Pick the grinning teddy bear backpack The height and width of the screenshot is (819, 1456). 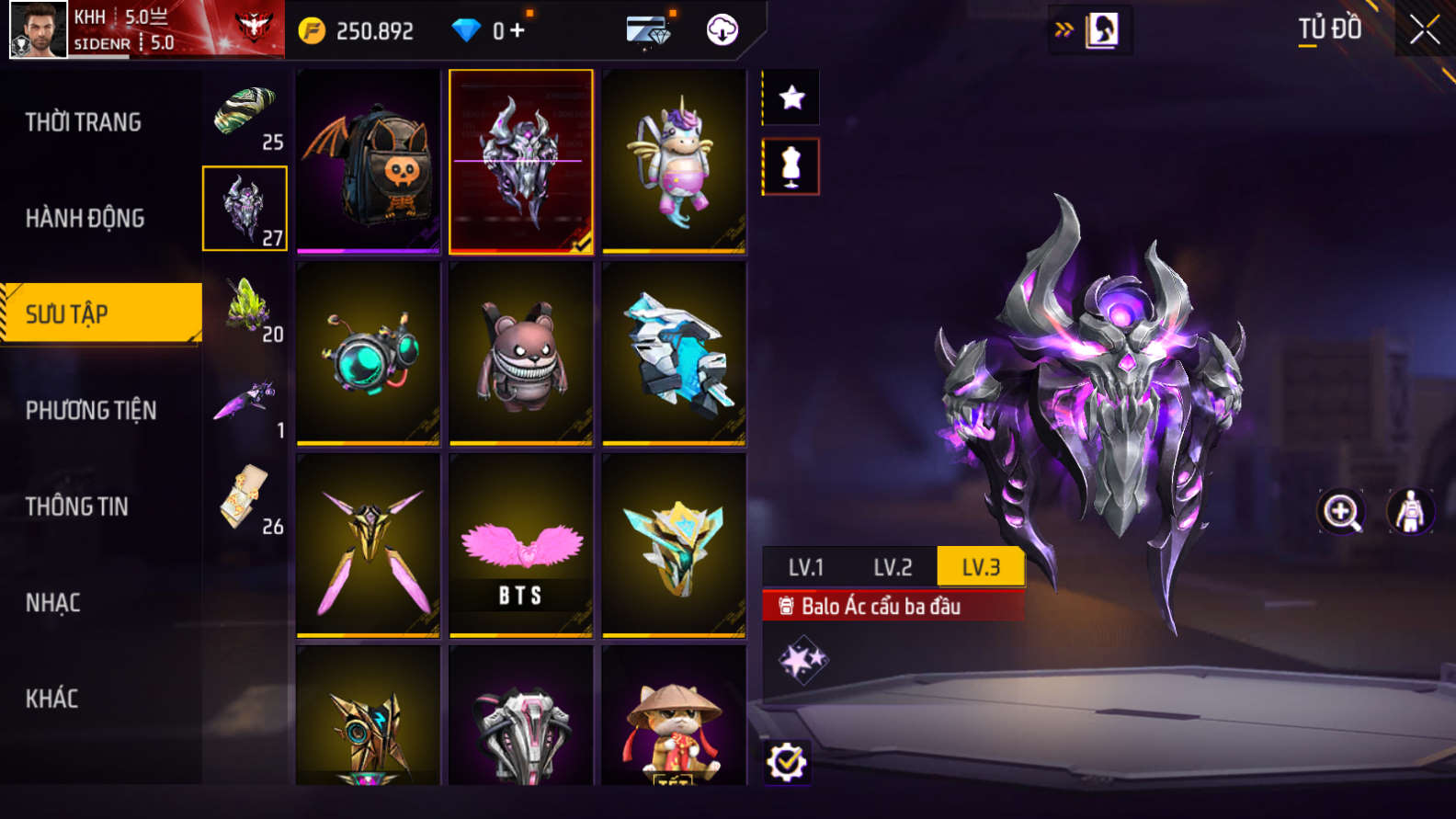[x=521, y=354]
